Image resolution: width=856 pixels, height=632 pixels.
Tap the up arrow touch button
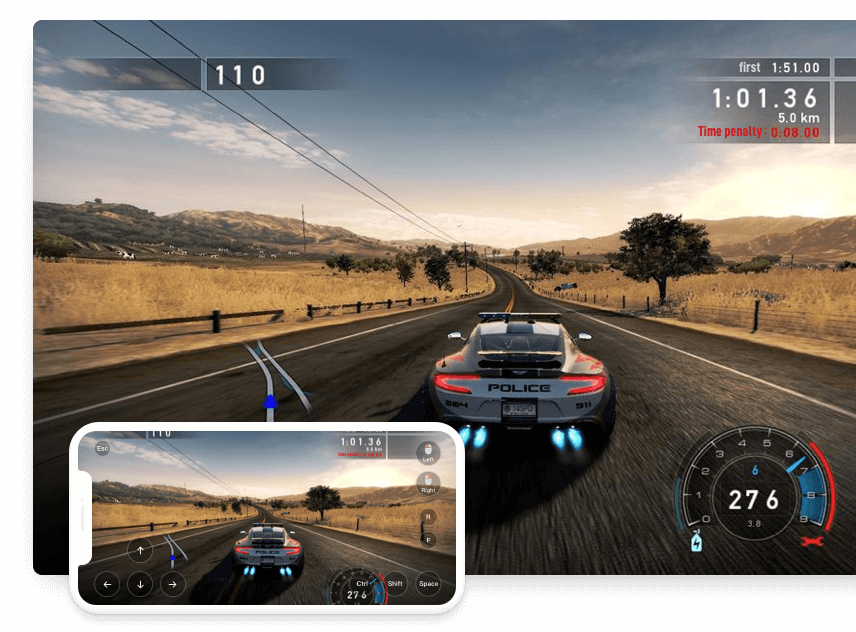tap(140, 550)
